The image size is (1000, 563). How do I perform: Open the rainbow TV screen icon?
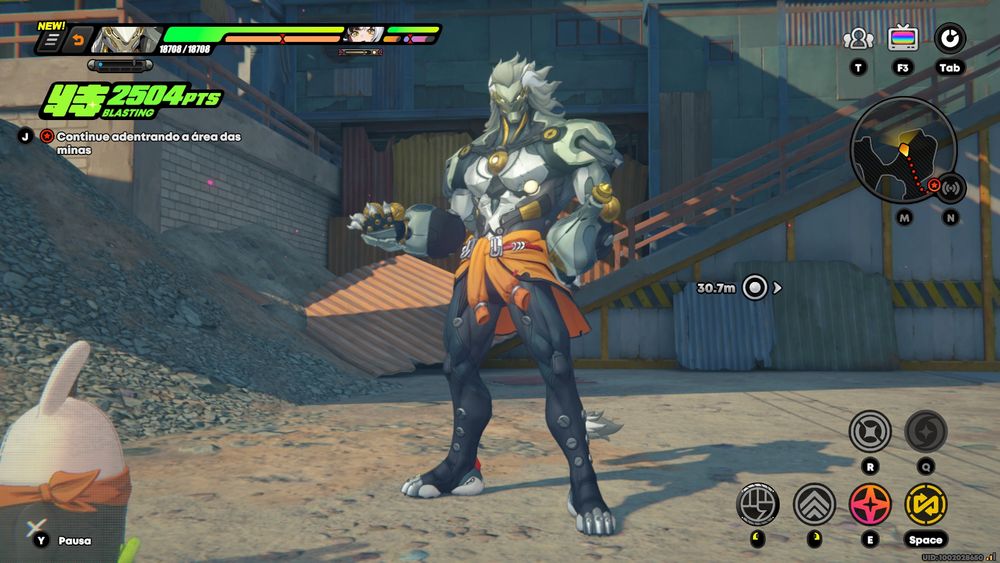click(x=903, y=40)
